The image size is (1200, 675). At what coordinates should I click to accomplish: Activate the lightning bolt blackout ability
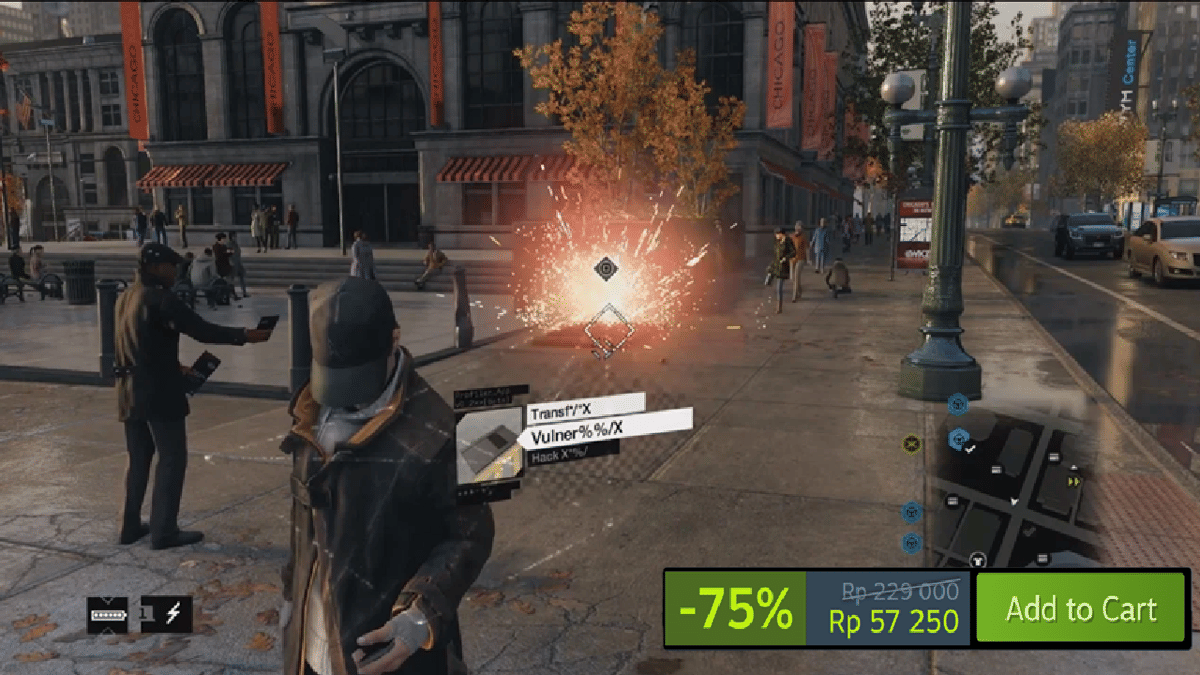172,613
